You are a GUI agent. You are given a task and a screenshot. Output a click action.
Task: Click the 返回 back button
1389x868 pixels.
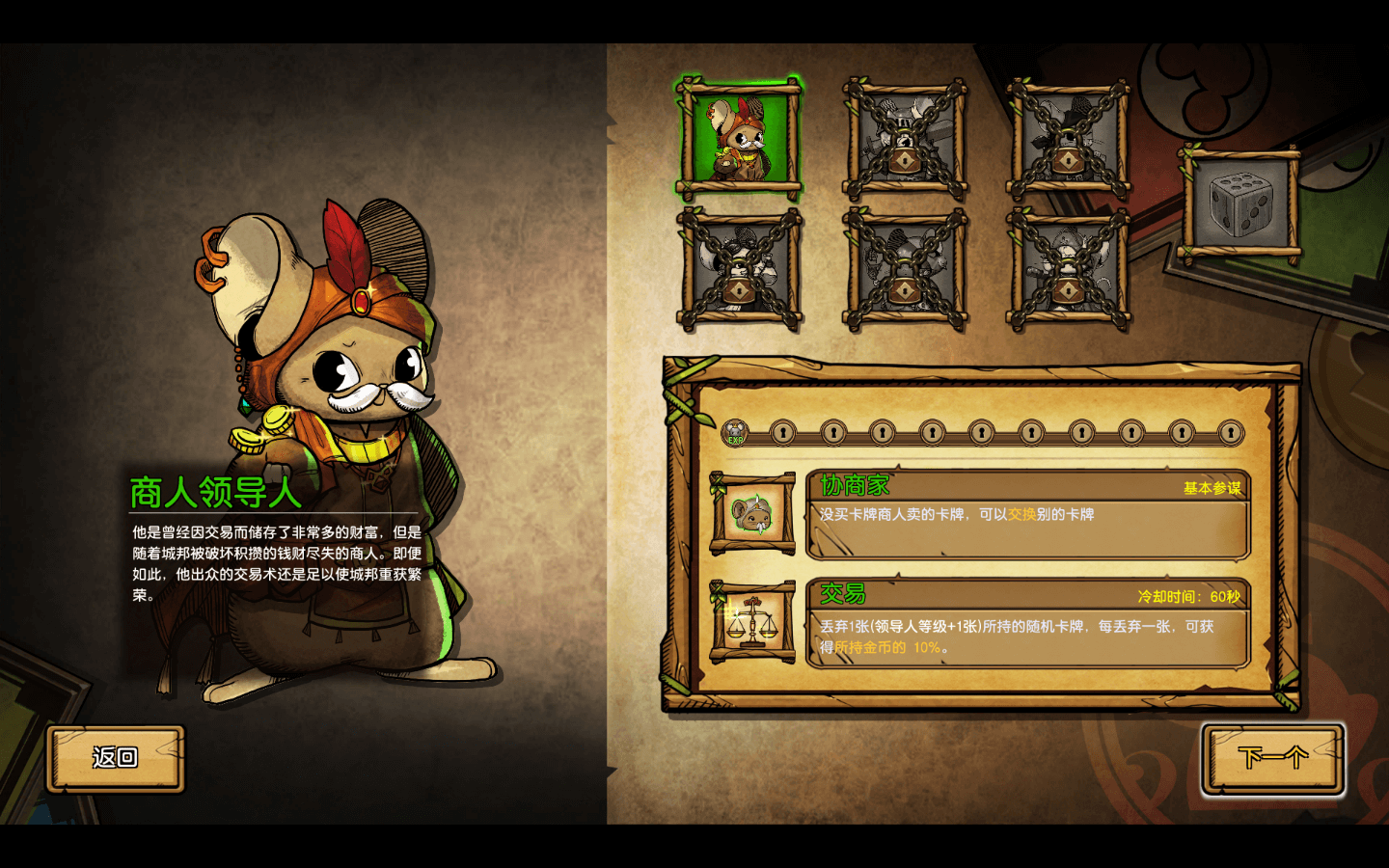coord(116,758)
